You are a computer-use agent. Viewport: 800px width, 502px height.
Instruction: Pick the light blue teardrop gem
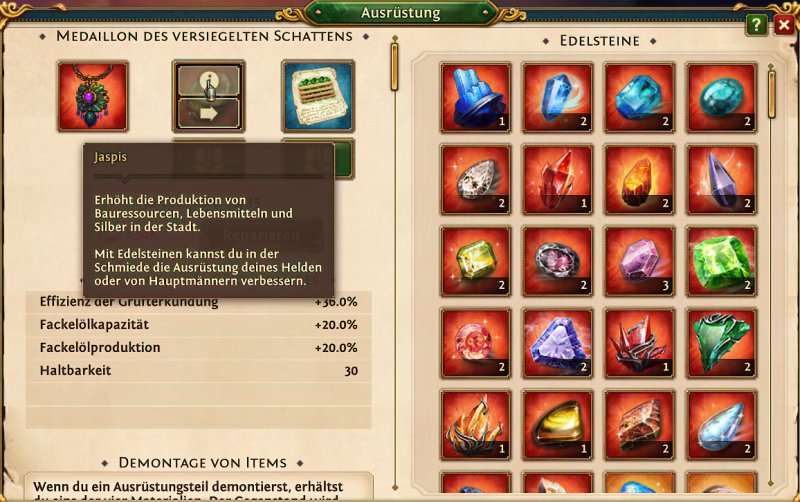click(721, 425)
